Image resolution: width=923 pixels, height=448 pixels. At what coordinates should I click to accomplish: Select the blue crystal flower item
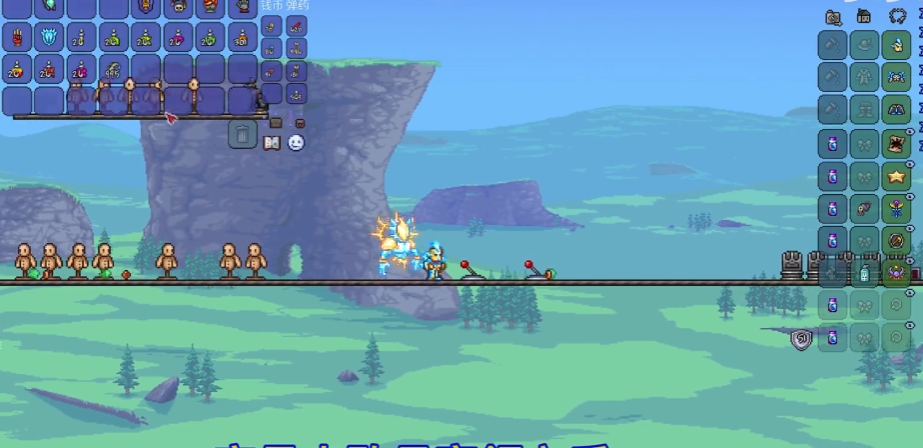coord(49,37)
